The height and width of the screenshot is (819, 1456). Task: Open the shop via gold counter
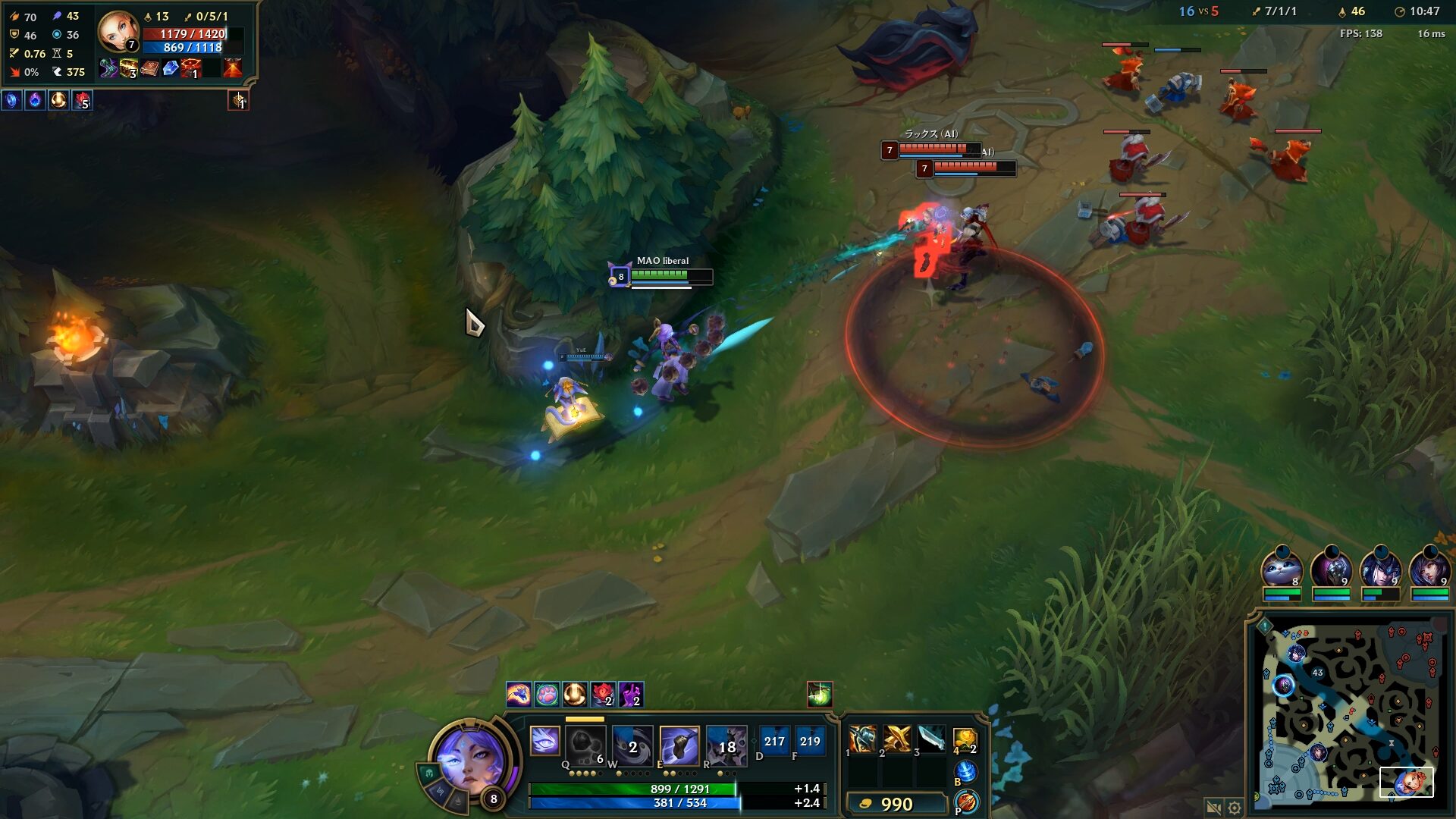coord(896,804)
